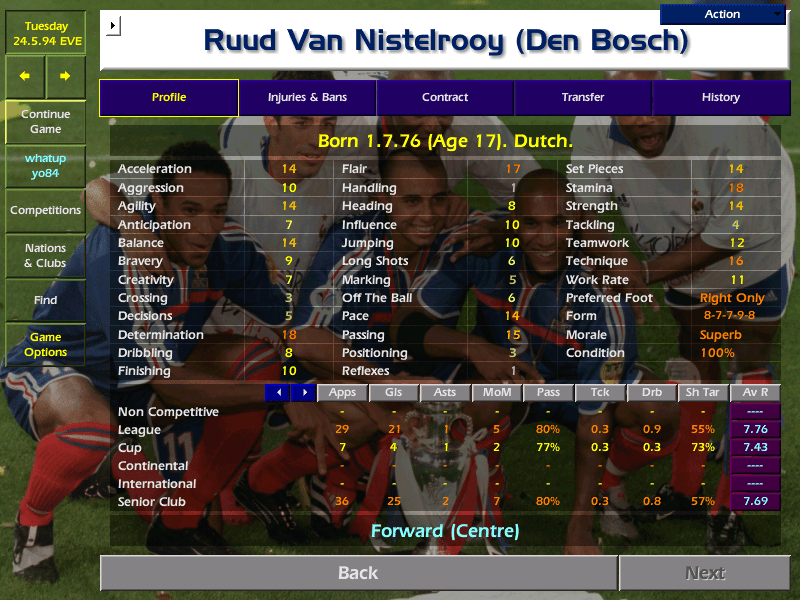Image resolution: width=800 pixels, height=600 pixels.
Task: Open the Competitions menu
Action: (x=45, y=210)
